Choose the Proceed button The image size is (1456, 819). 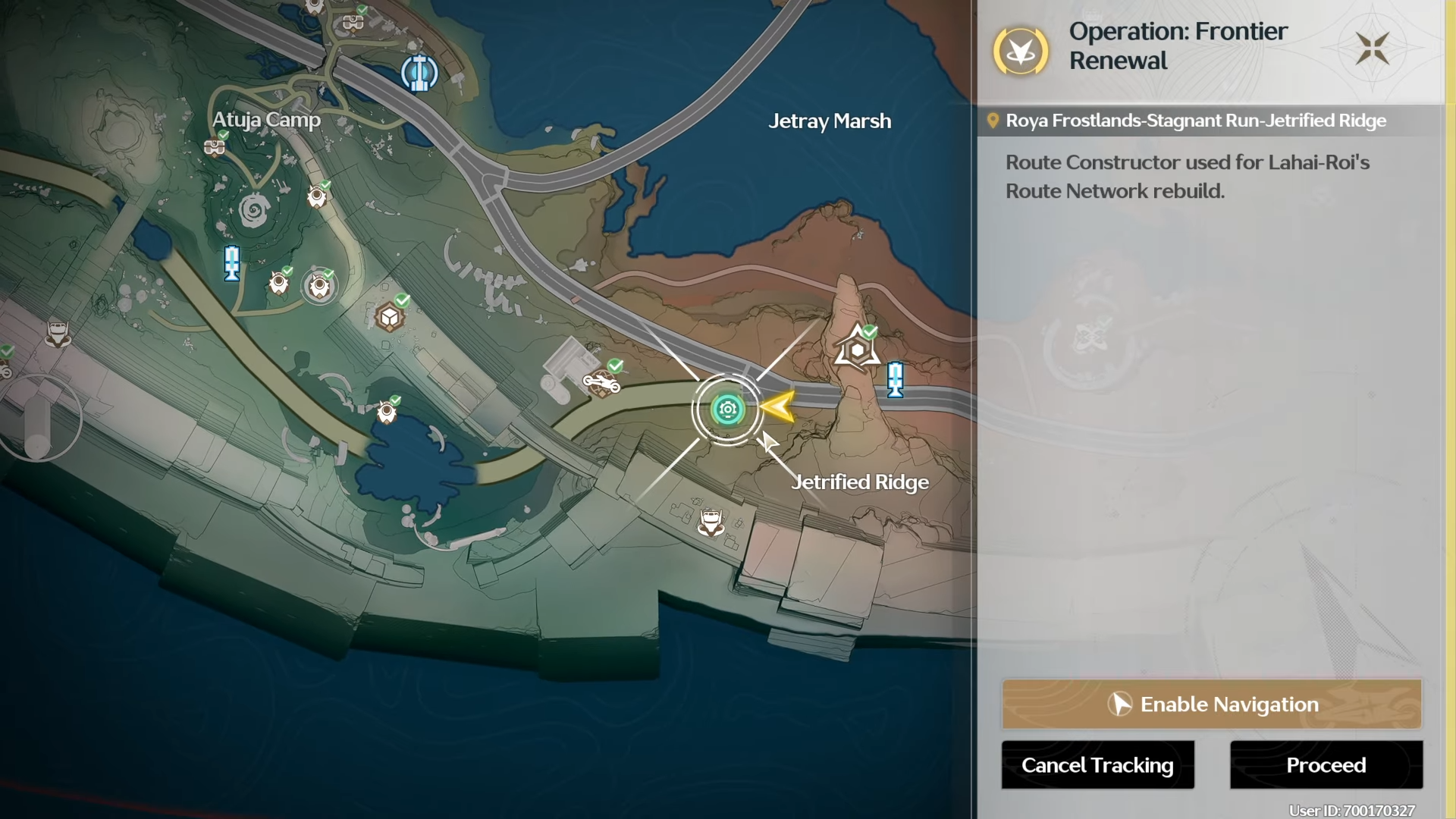tap(1326, 765)
